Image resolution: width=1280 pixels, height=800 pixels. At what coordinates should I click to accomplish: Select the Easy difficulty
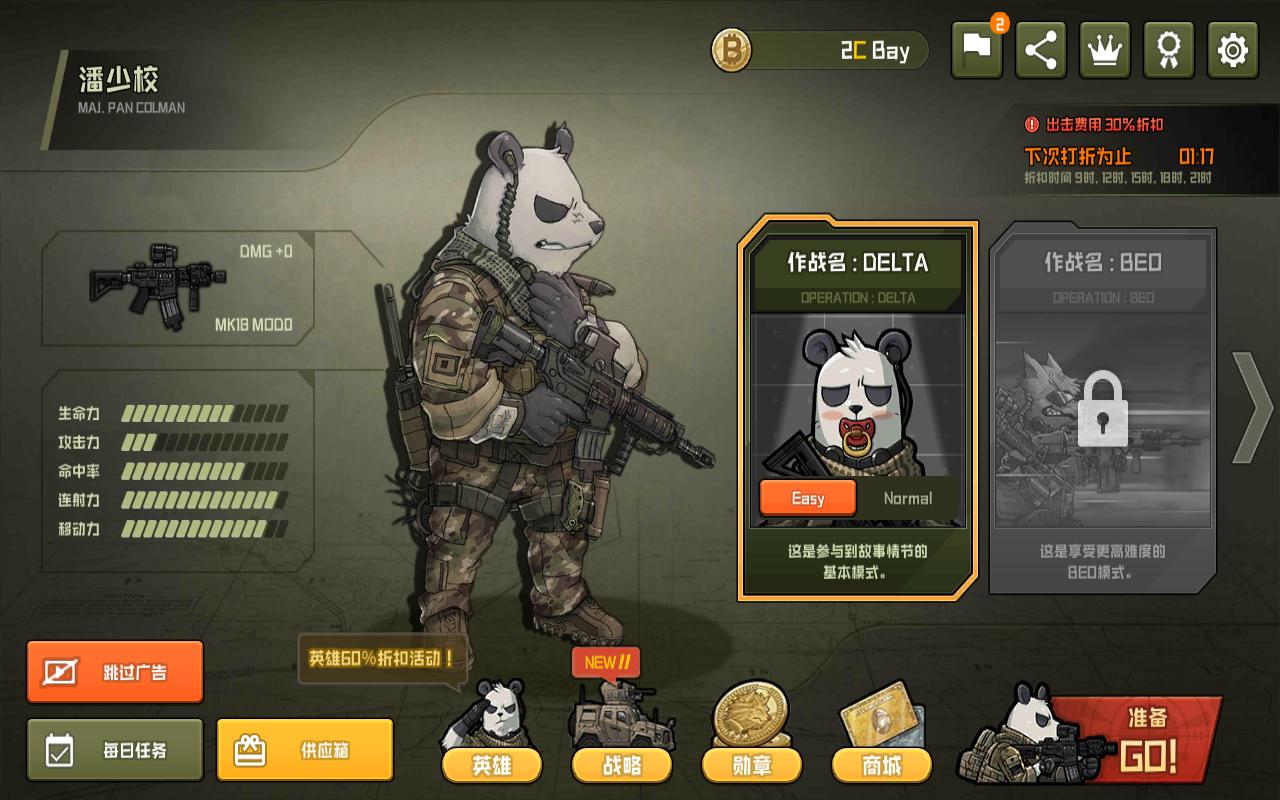coord(807,498)
